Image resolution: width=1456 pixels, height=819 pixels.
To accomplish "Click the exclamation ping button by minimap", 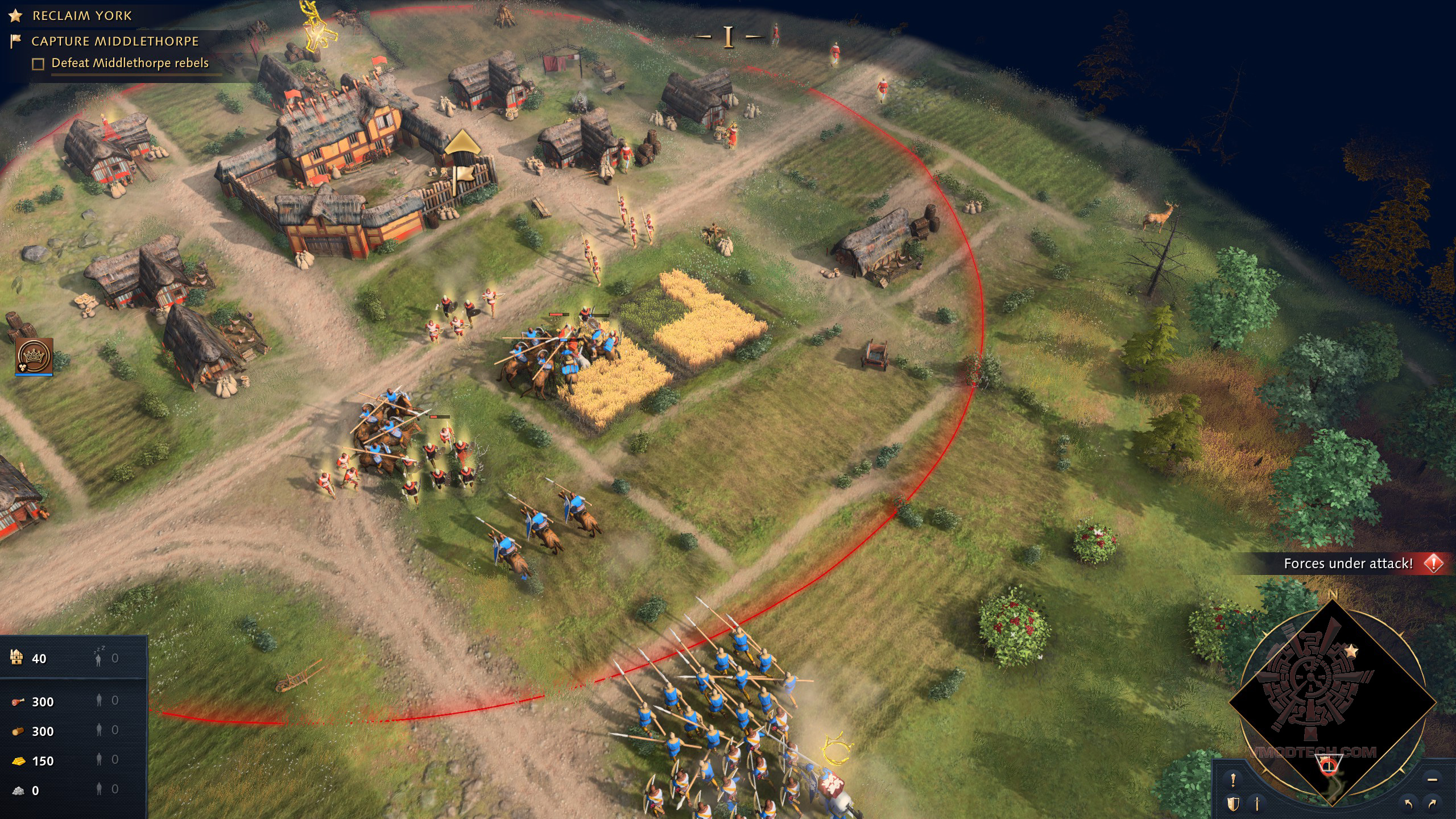I will (1233, 780).
